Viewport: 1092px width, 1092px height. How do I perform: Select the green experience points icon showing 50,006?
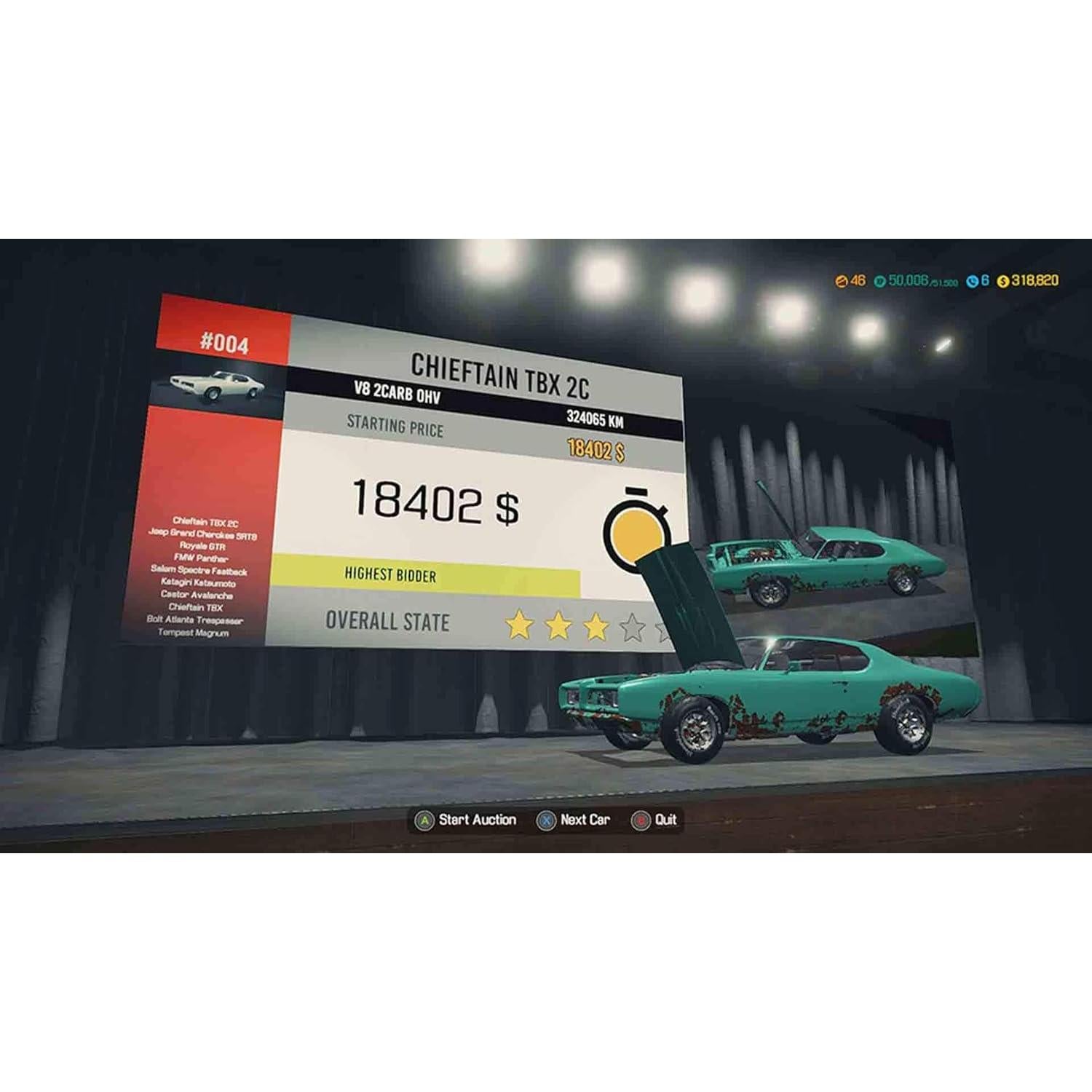[x=879, y=280]
